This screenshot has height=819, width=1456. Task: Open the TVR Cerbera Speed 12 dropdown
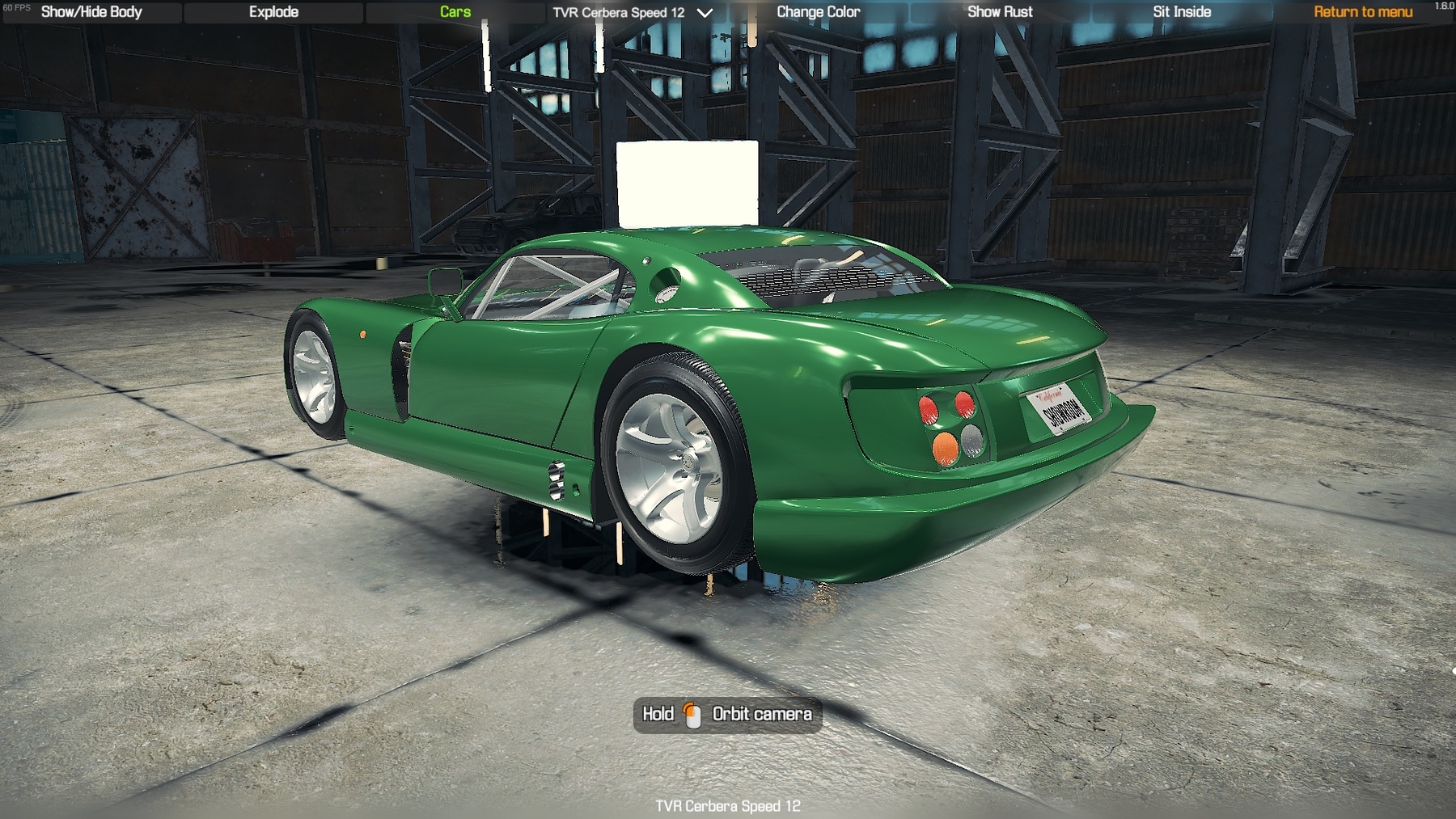632,13
